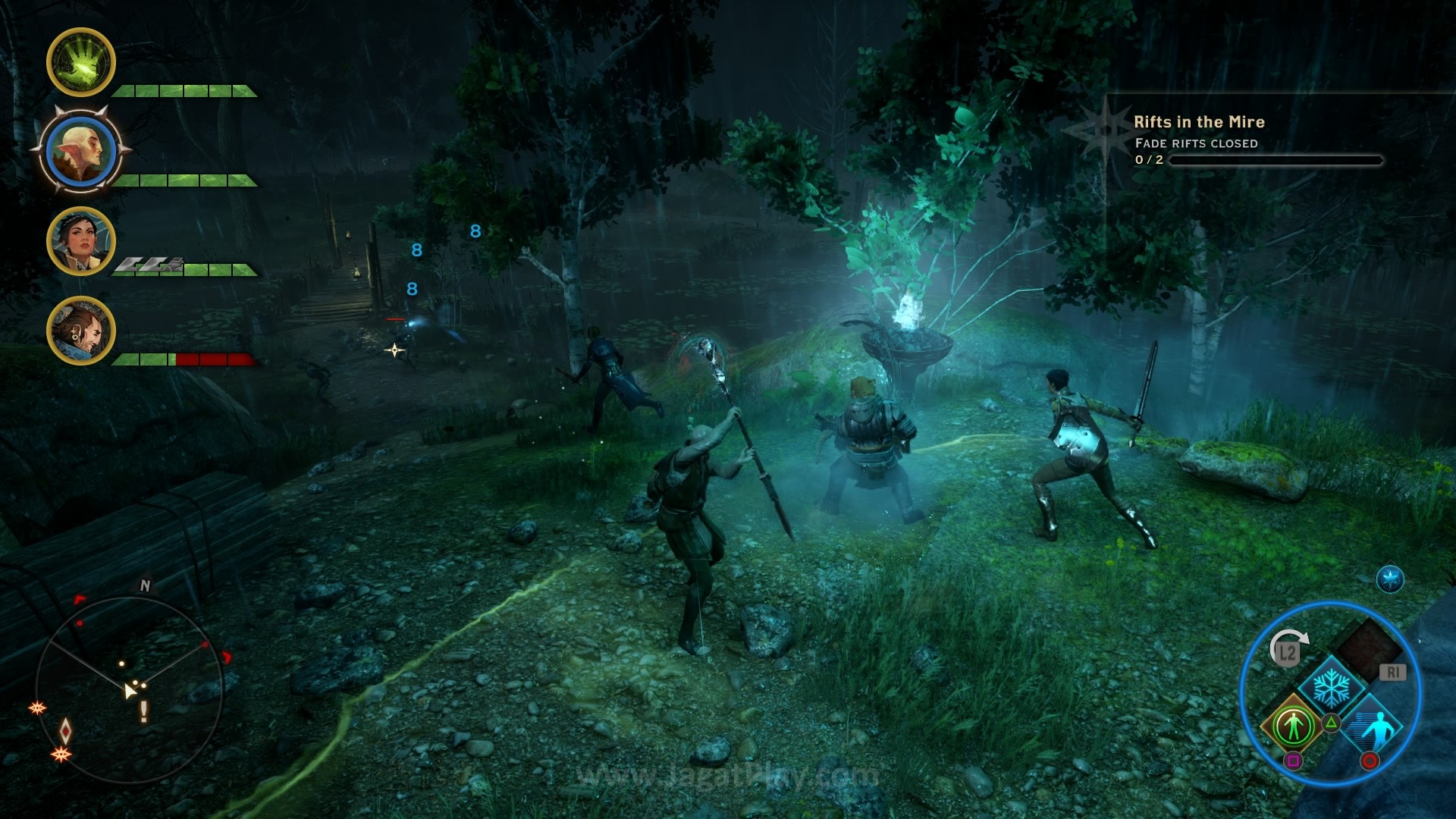
Task: Trigger the blue dashing figure ability
Action: click(1374, 729)
